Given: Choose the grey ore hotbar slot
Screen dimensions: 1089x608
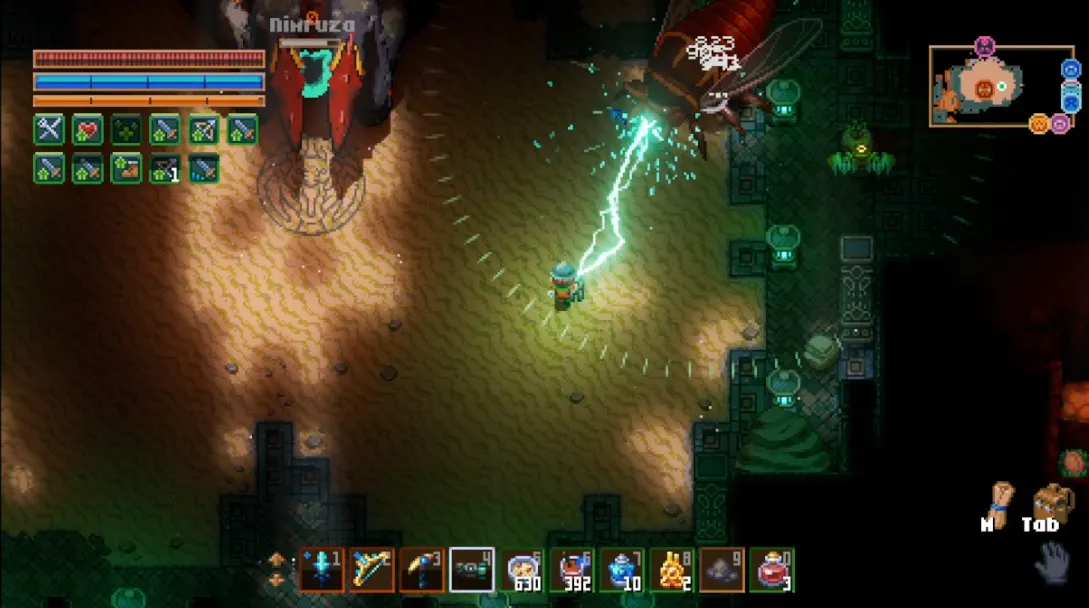Looking at the screenshot, I should point(722,570).
